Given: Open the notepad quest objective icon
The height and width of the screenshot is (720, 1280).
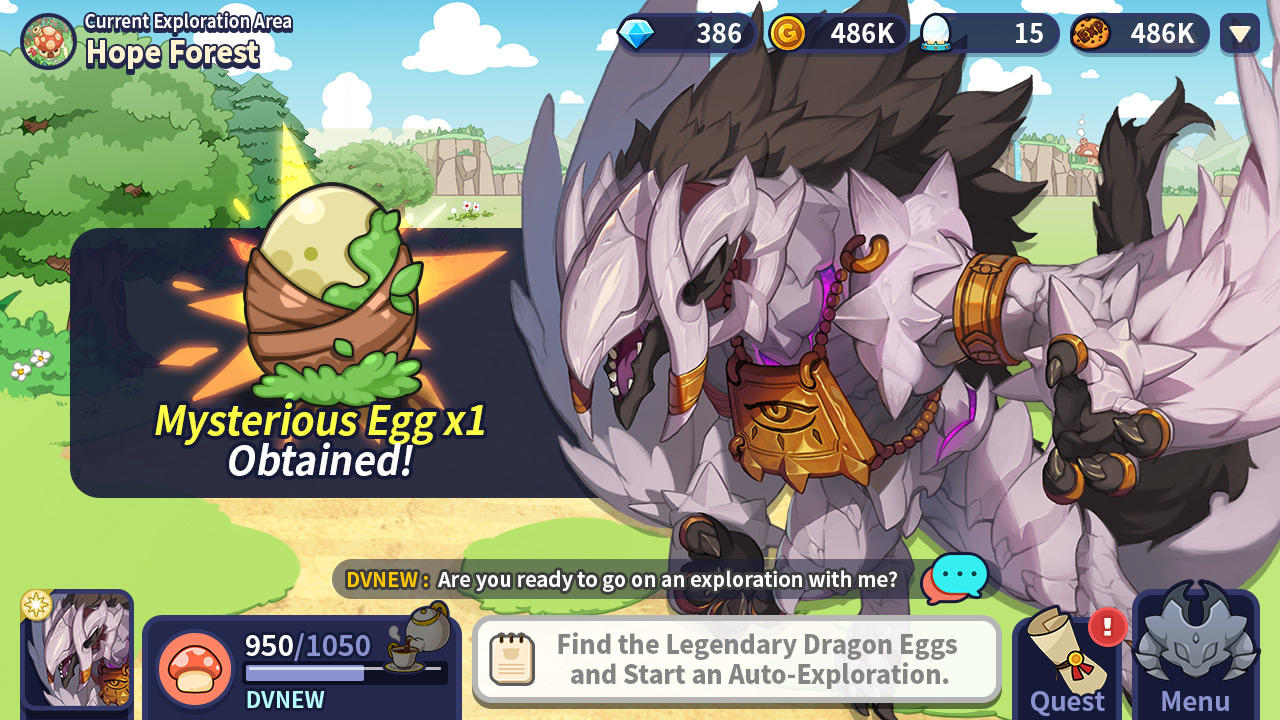Looking at the screenshot, I should pyautogui.click(x=513, y=657).
